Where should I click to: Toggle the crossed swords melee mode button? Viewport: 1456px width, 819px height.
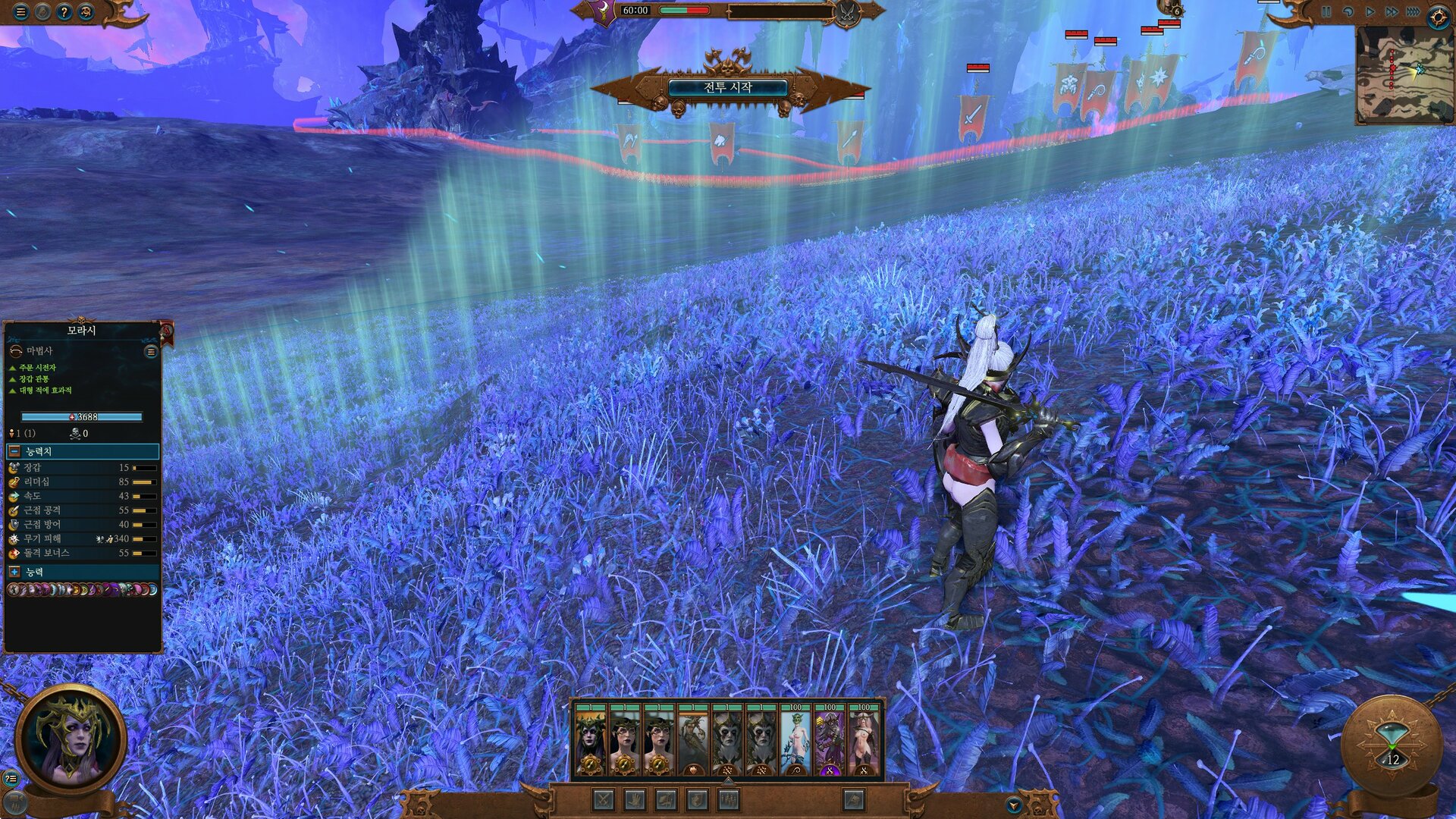coord(604,799)
